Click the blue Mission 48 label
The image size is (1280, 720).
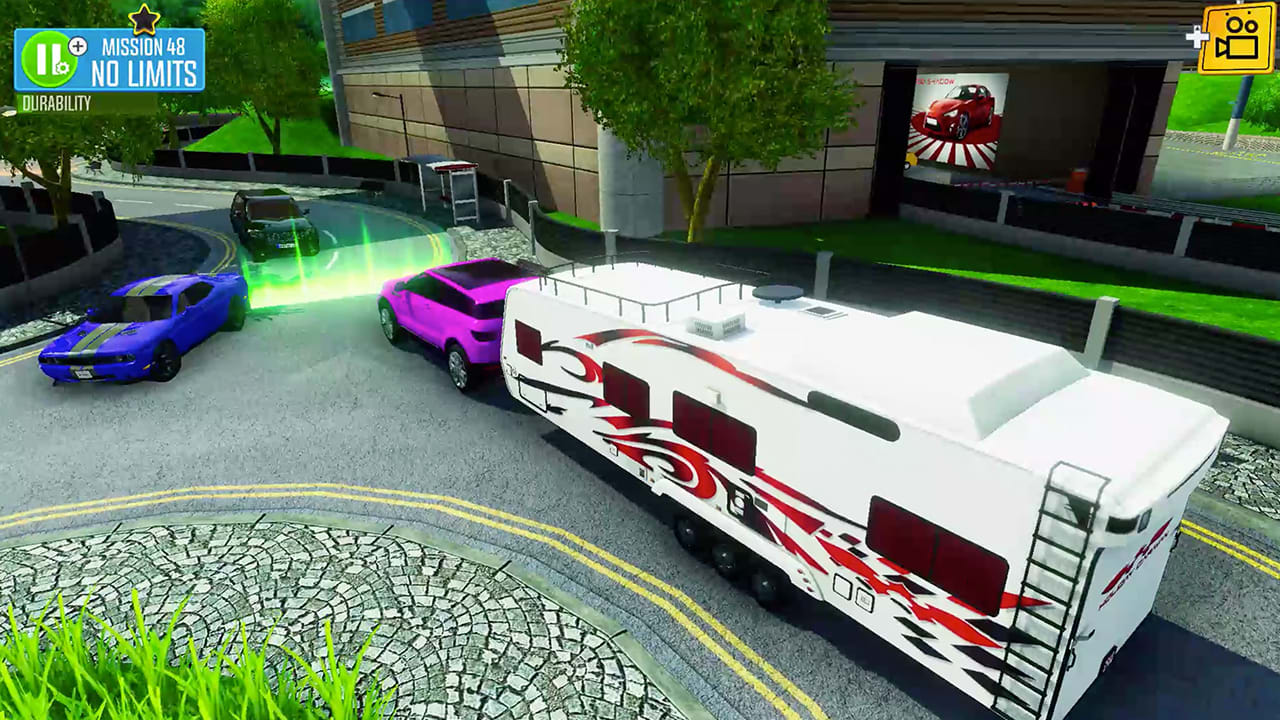click(146, 44)
